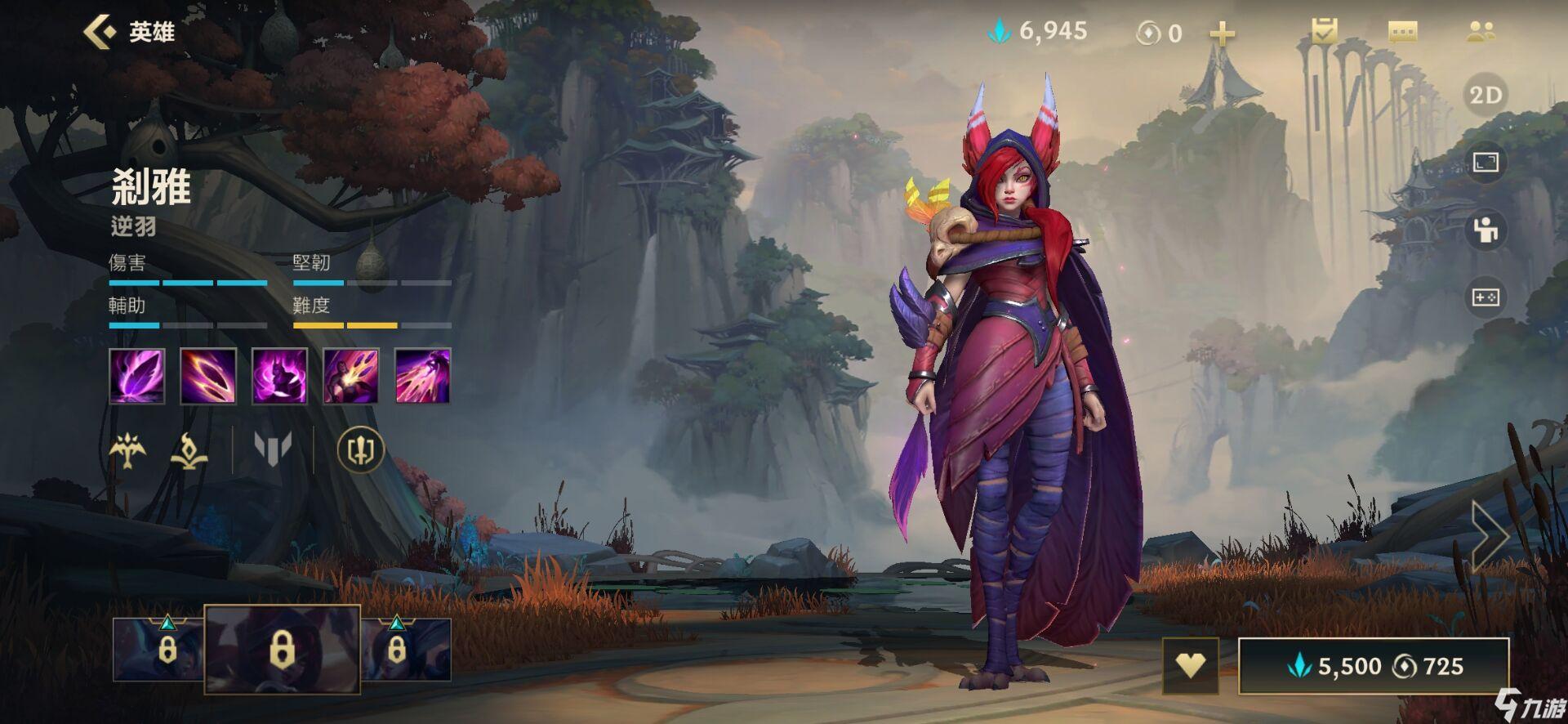Expand the model to fullscreen view
This screenshot has width=1568, height=724.
pyautogui.click(x=1486, y=163)
